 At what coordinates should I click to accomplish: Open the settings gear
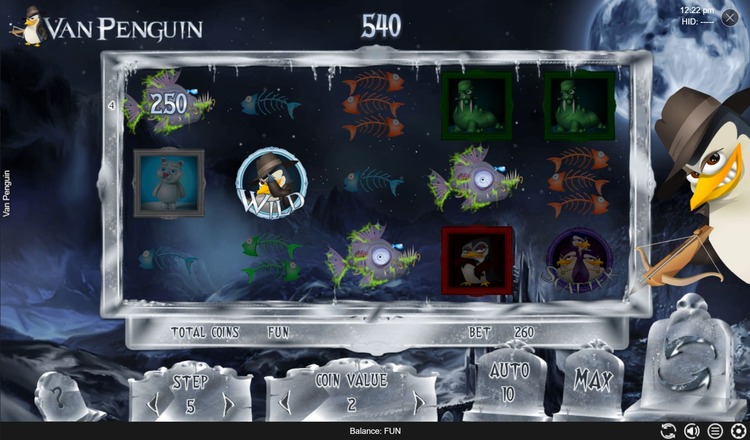[x=738, y=431]
